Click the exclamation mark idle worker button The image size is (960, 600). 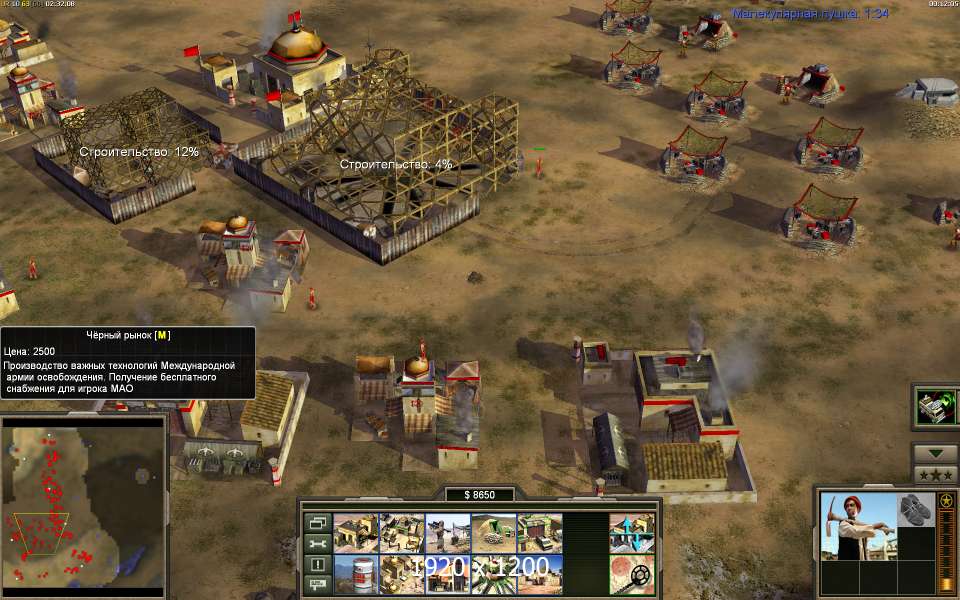(316, 564)
